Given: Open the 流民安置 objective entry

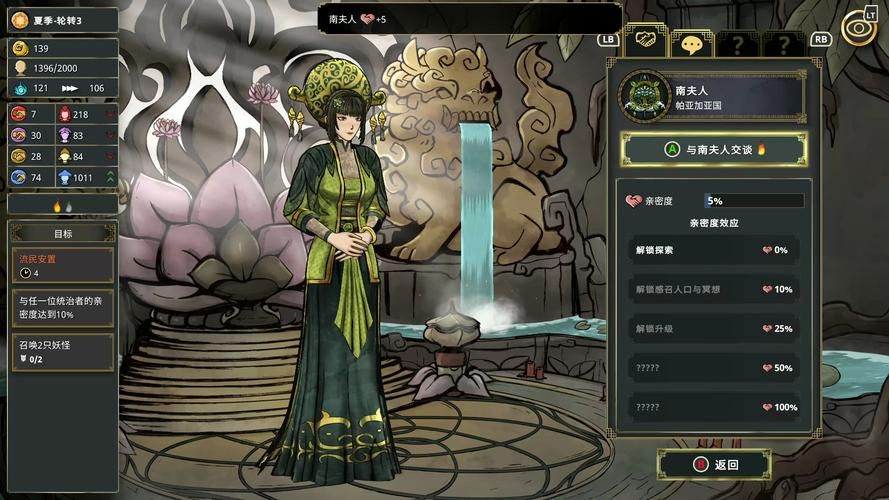Looking at the screenshot, I should point(62,265).
